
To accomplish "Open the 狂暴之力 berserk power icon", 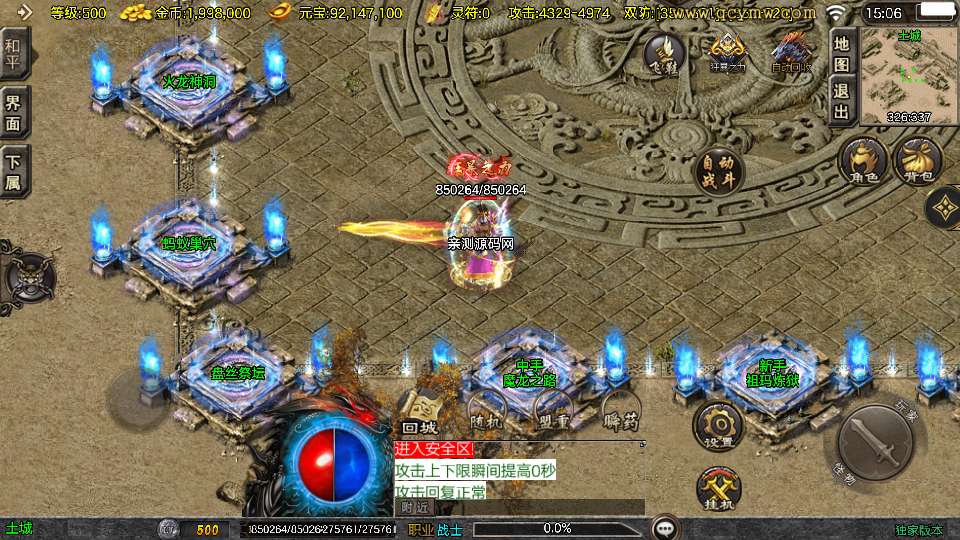I will [x=728, y=53].
